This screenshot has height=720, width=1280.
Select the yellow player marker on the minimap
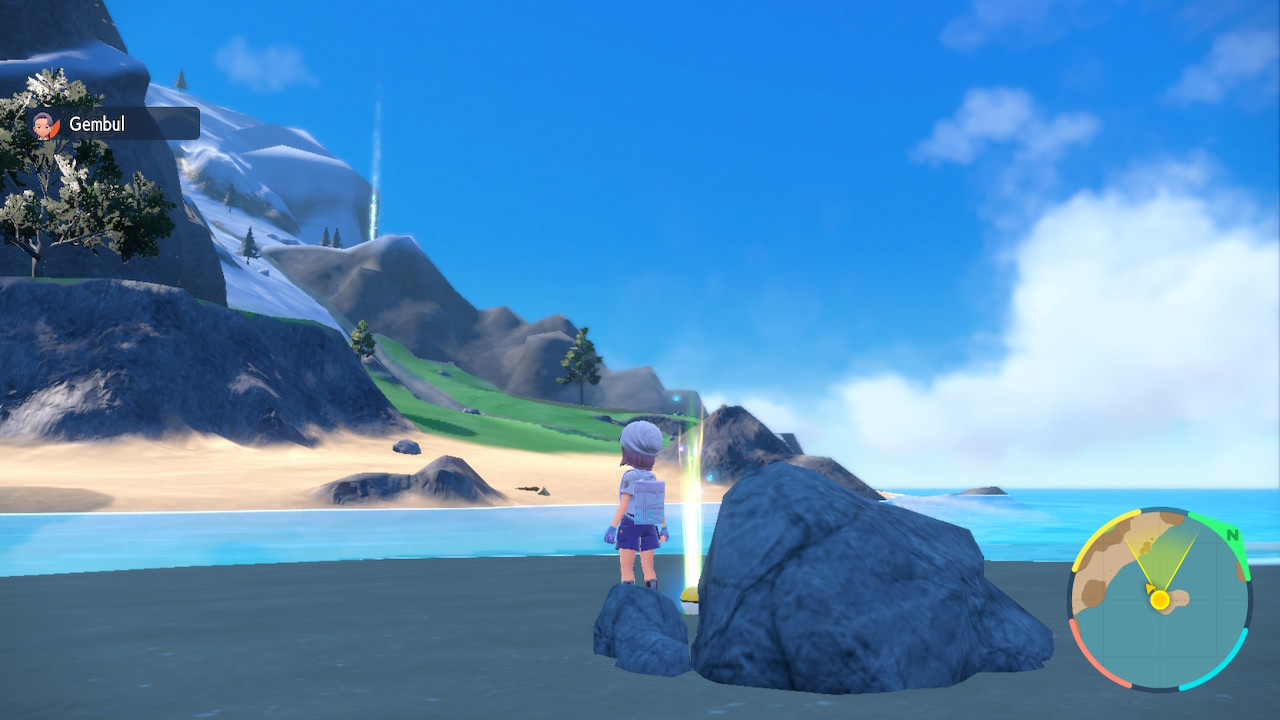[1159, 599]
